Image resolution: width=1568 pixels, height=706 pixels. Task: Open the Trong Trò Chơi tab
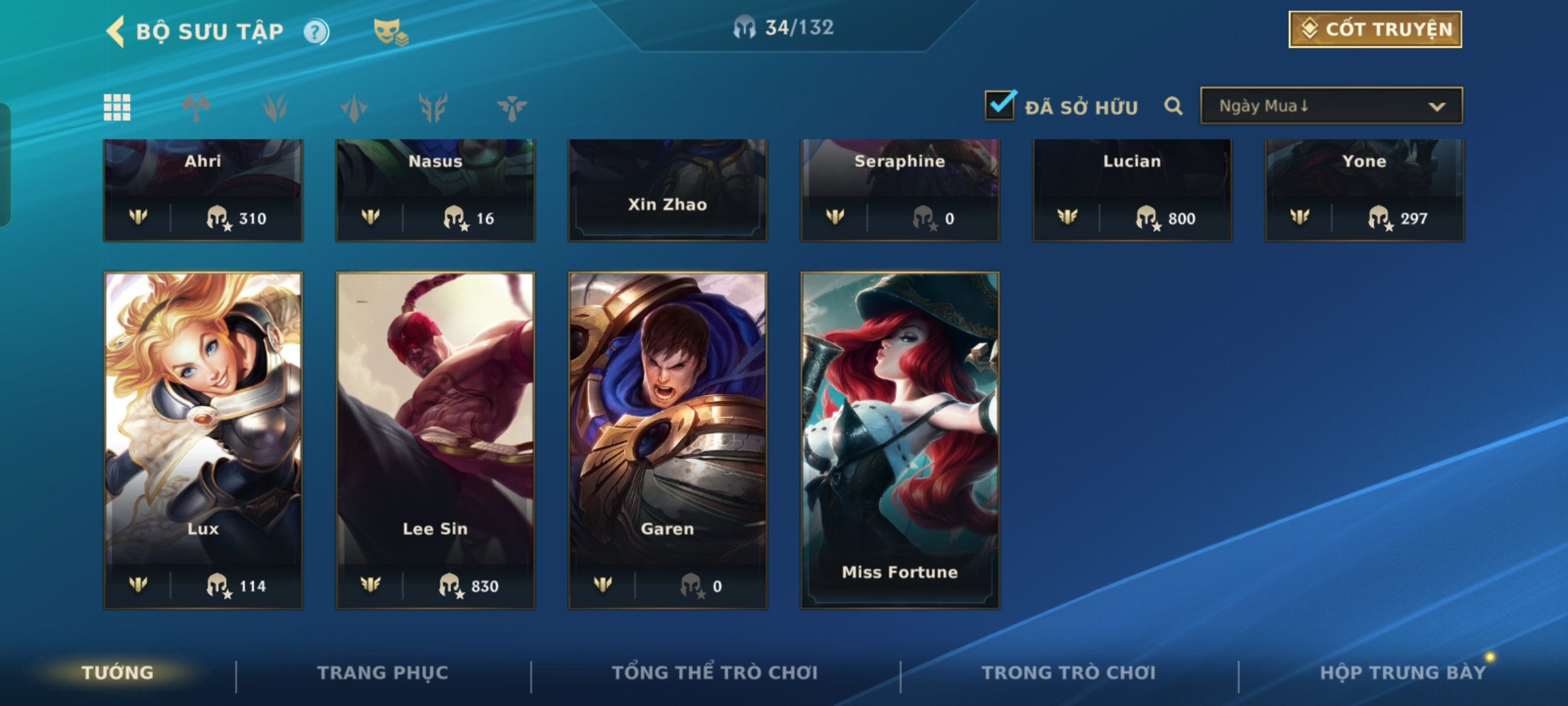point(1068,673)
